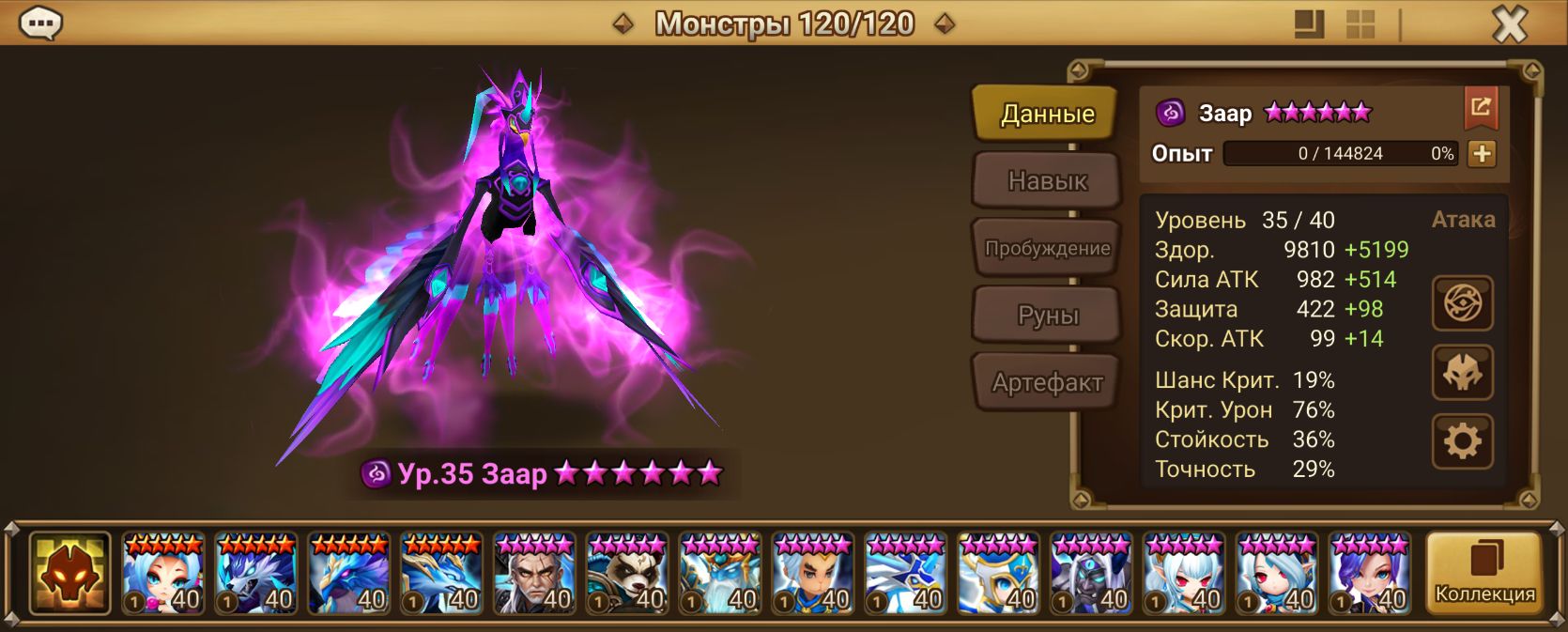
Task: Pick the purple-haired girl monster
Action: coord(1370,574)
